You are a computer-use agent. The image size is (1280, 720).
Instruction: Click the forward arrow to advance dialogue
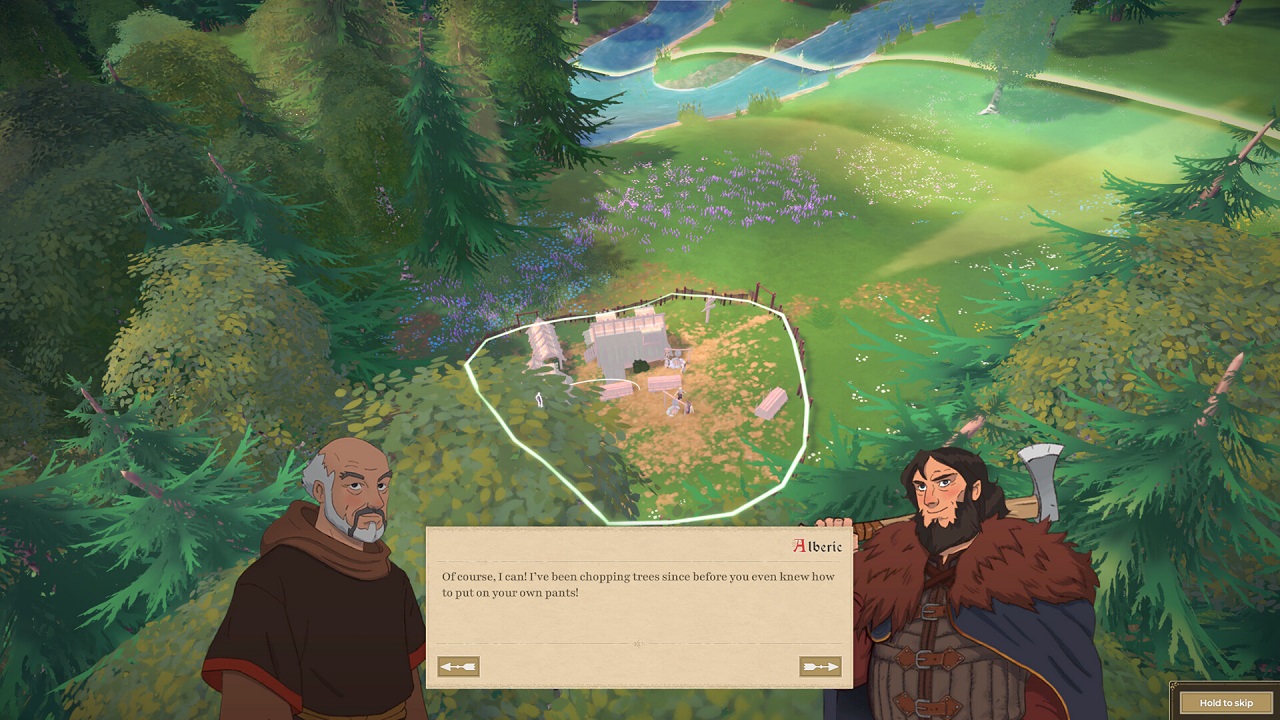pos(823,666)
